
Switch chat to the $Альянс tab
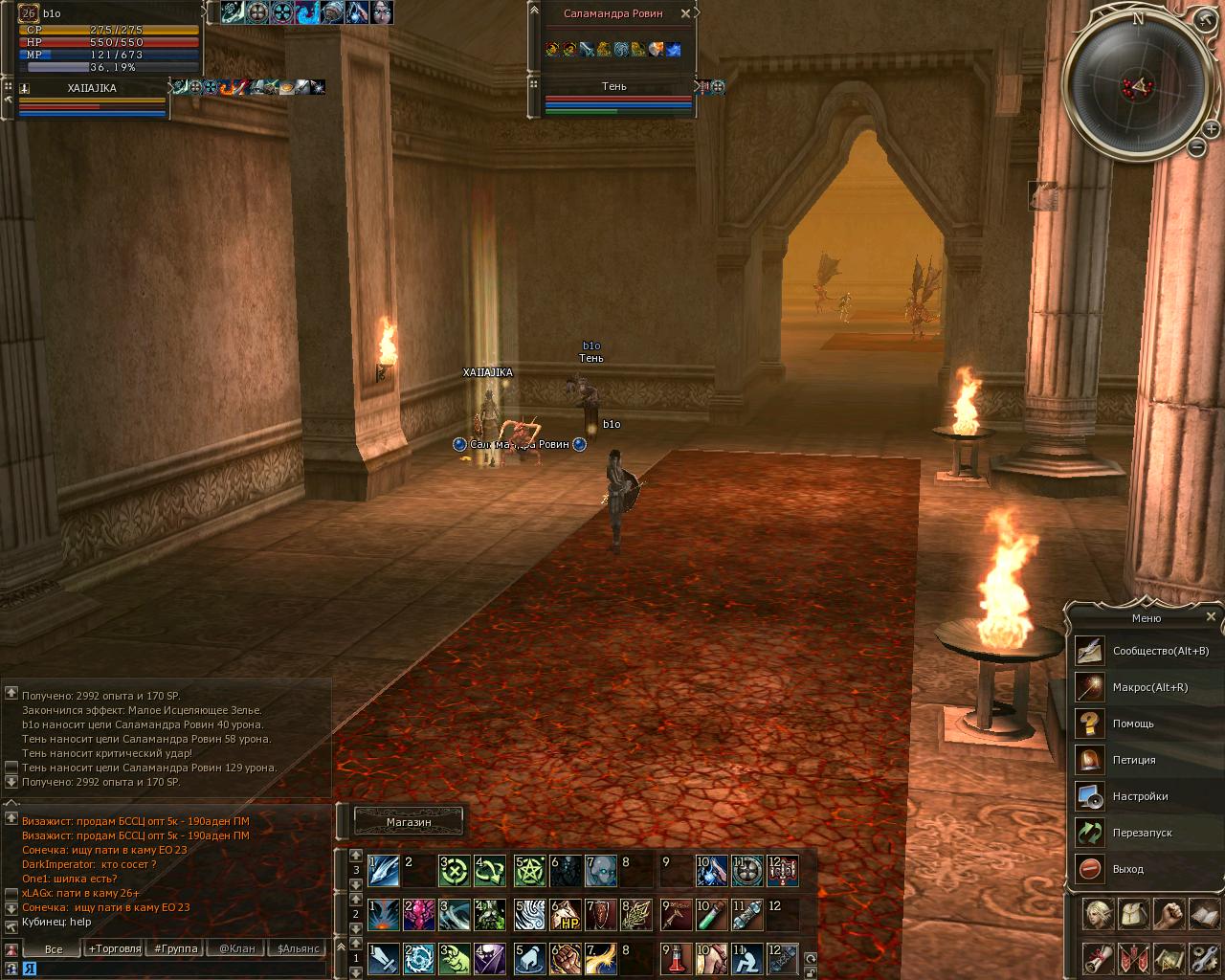coord(298,948)
